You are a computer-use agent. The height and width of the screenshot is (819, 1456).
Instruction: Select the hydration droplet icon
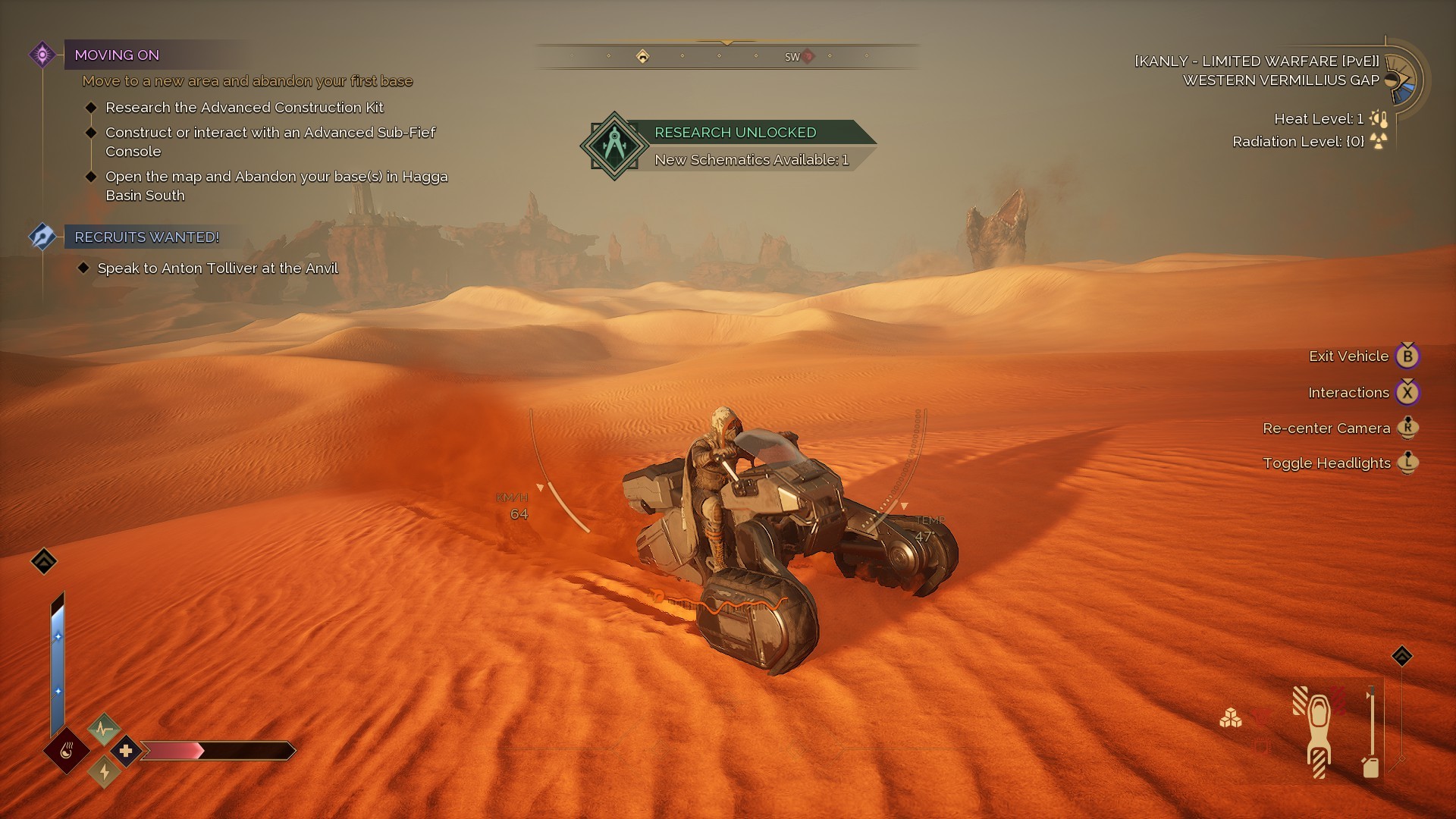pos(66,752)
